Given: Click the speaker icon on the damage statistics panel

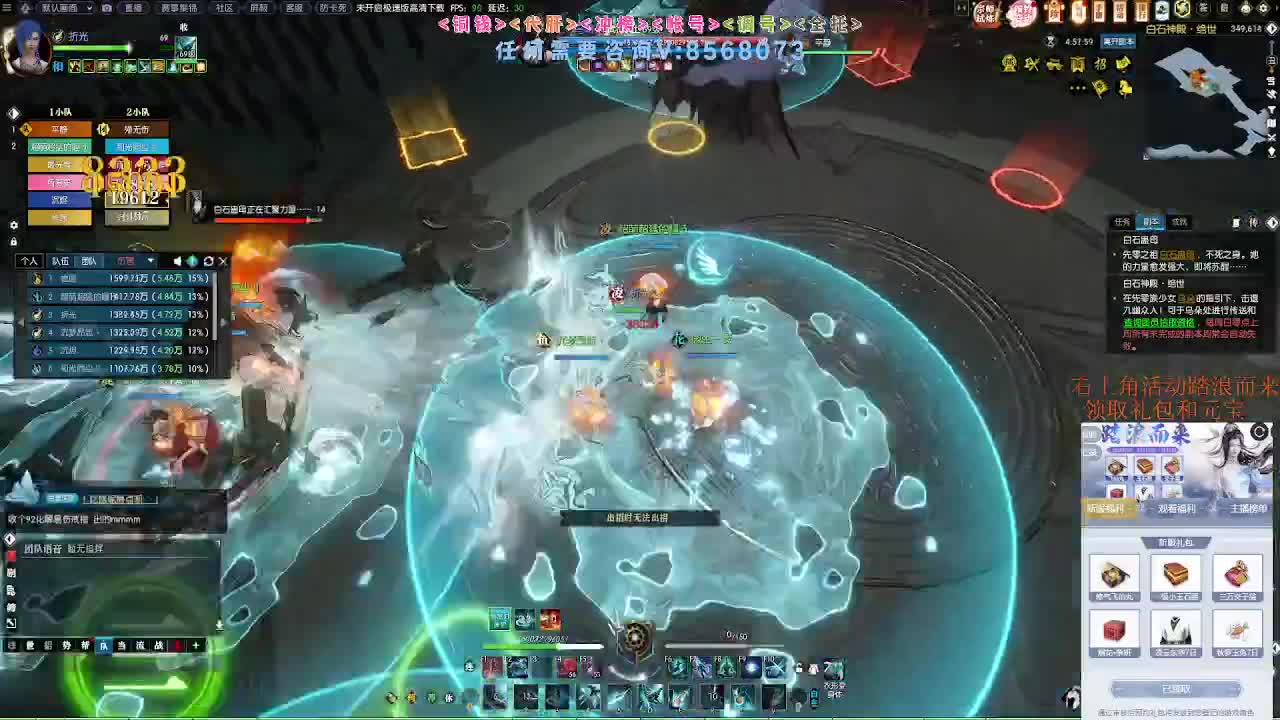Looking at the screenshot, I should pyautogui.click(x=177, y=261).
